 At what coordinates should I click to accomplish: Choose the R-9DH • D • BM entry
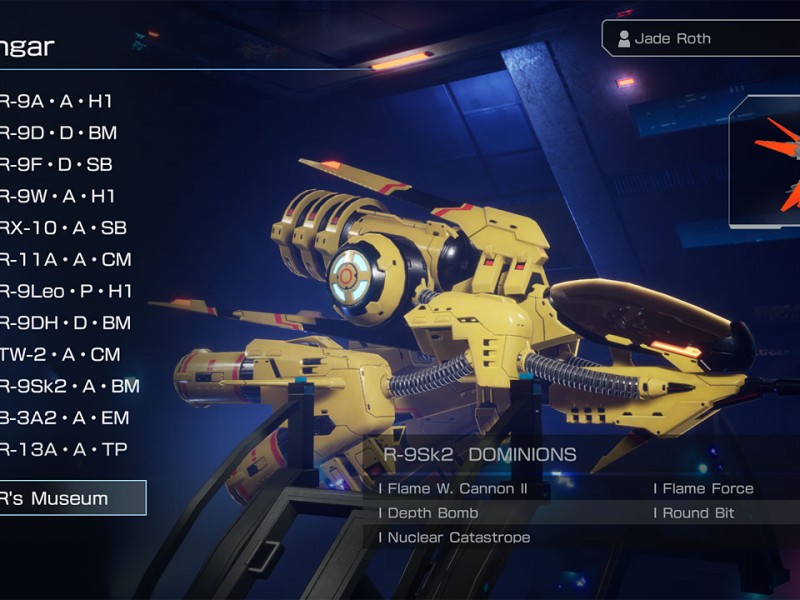pyautogui.click(x=65, y=323)
